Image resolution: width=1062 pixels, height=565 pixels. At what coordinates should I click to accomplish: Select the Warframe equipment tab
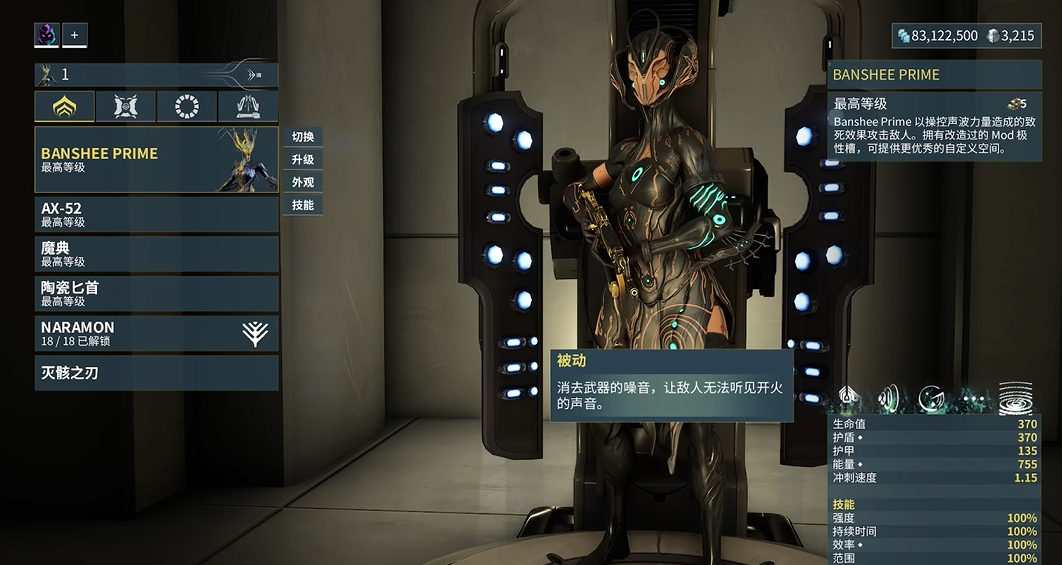tap(65, 107)
